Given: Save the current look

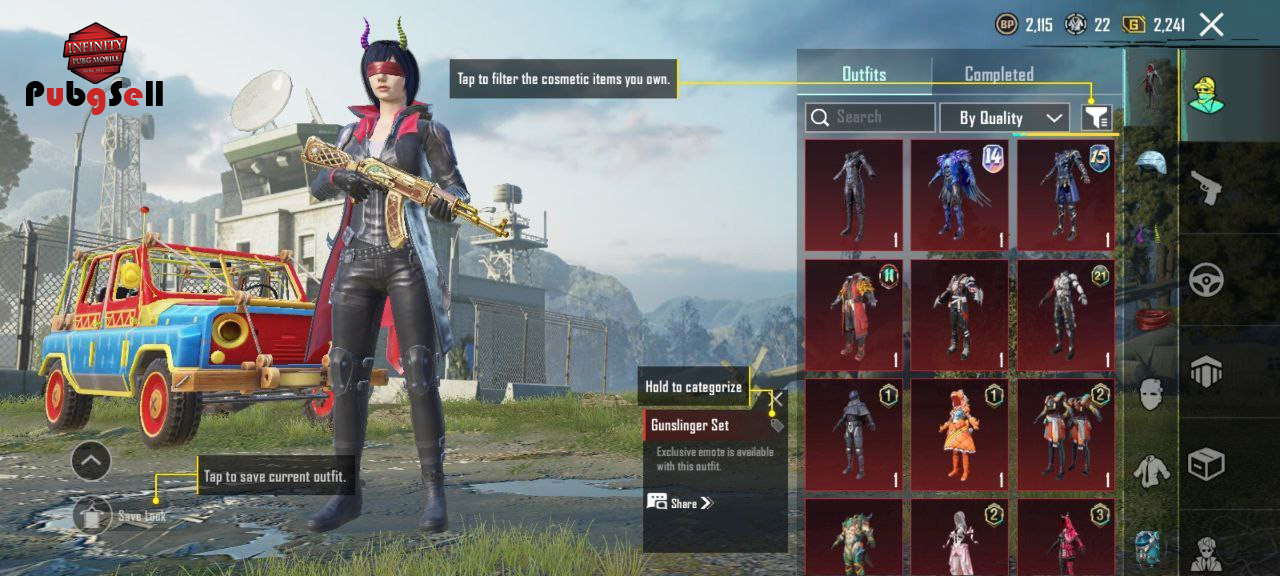Looking at the screenshot, I should (x=92, y=515).
